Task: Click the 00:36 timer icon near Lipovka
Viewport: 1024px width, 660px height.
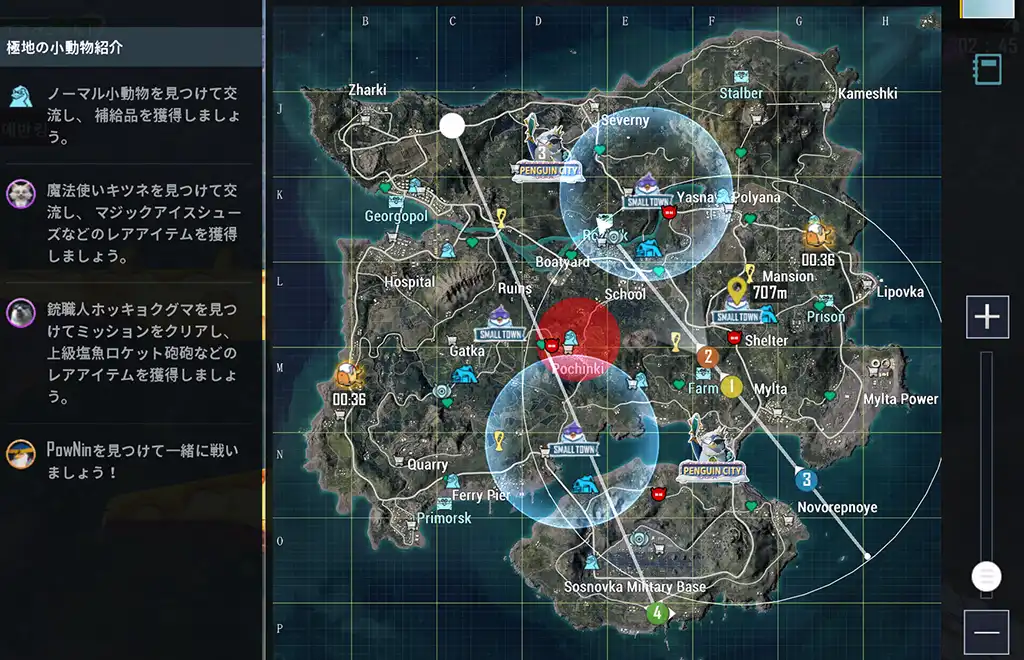Action: 817,235
